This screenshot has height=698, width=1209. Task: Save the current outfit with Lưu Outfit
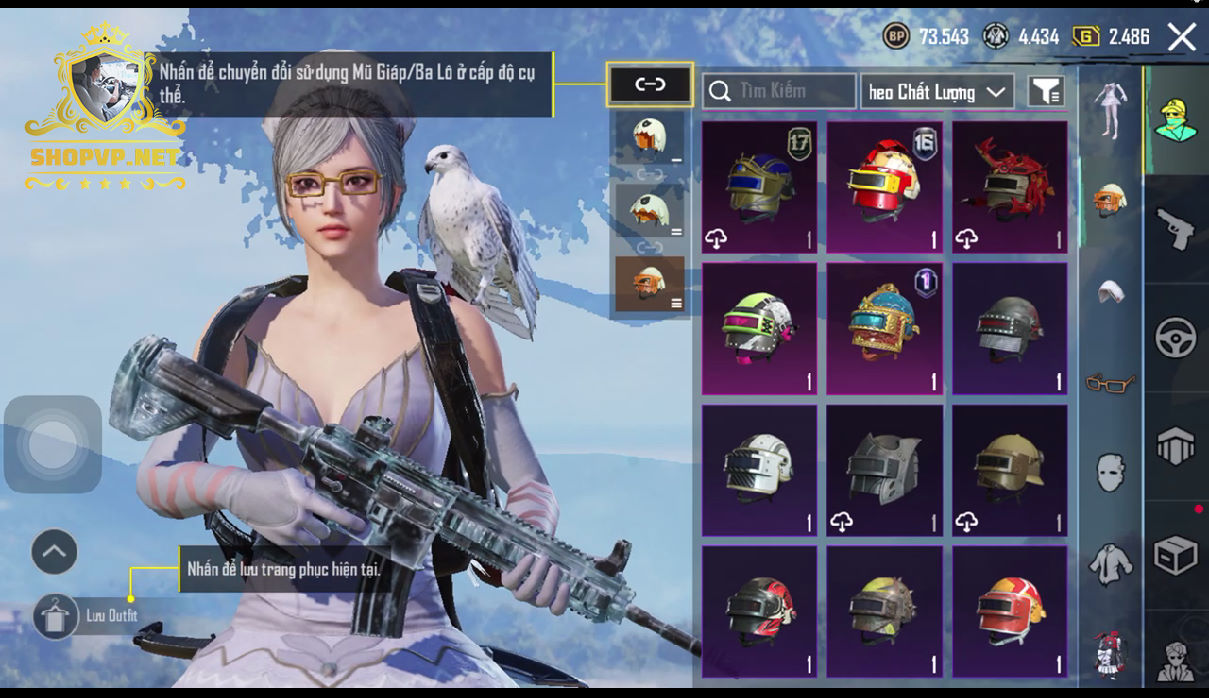tap(55, 616)
